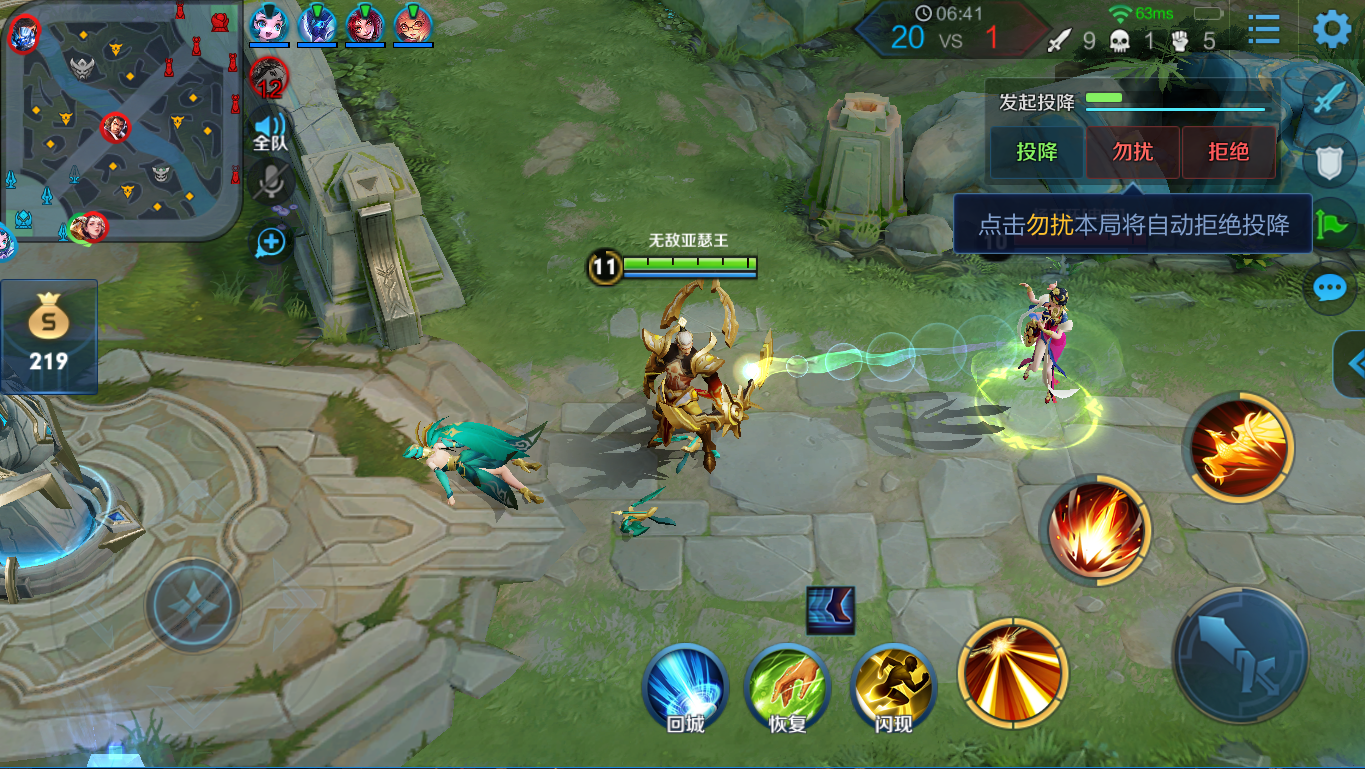Open the scoreboard list icon
Viewport: 1365px width, 769px height.
pos(1264,30)
